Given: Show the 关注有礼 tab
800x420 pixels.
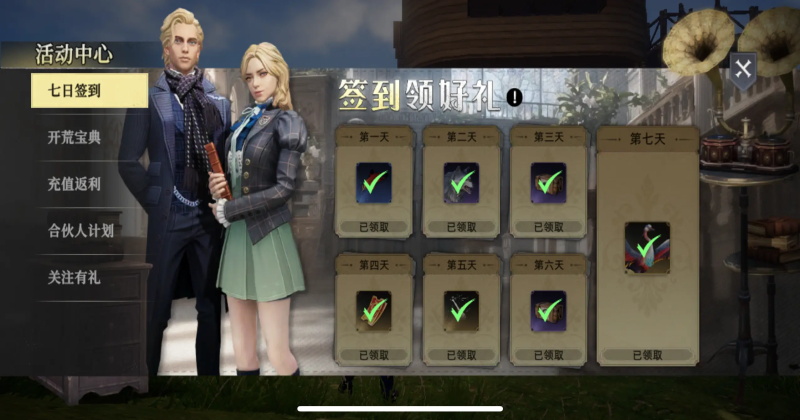Looking at the screenshot, I should (x=75, y=277).
